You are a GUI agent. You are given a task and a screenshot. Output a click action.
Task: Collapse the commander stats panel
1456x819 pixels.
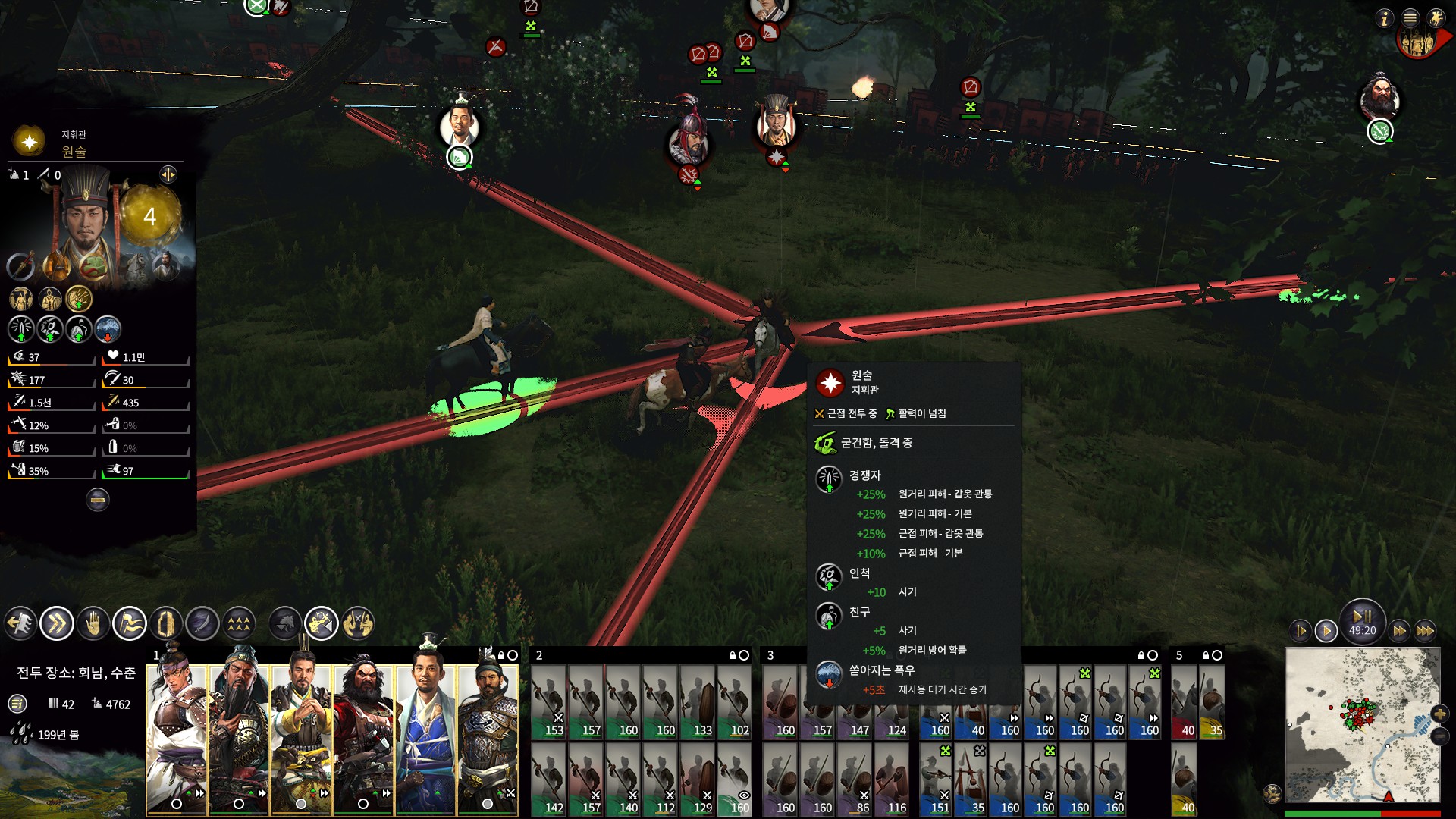coord(97,499)
